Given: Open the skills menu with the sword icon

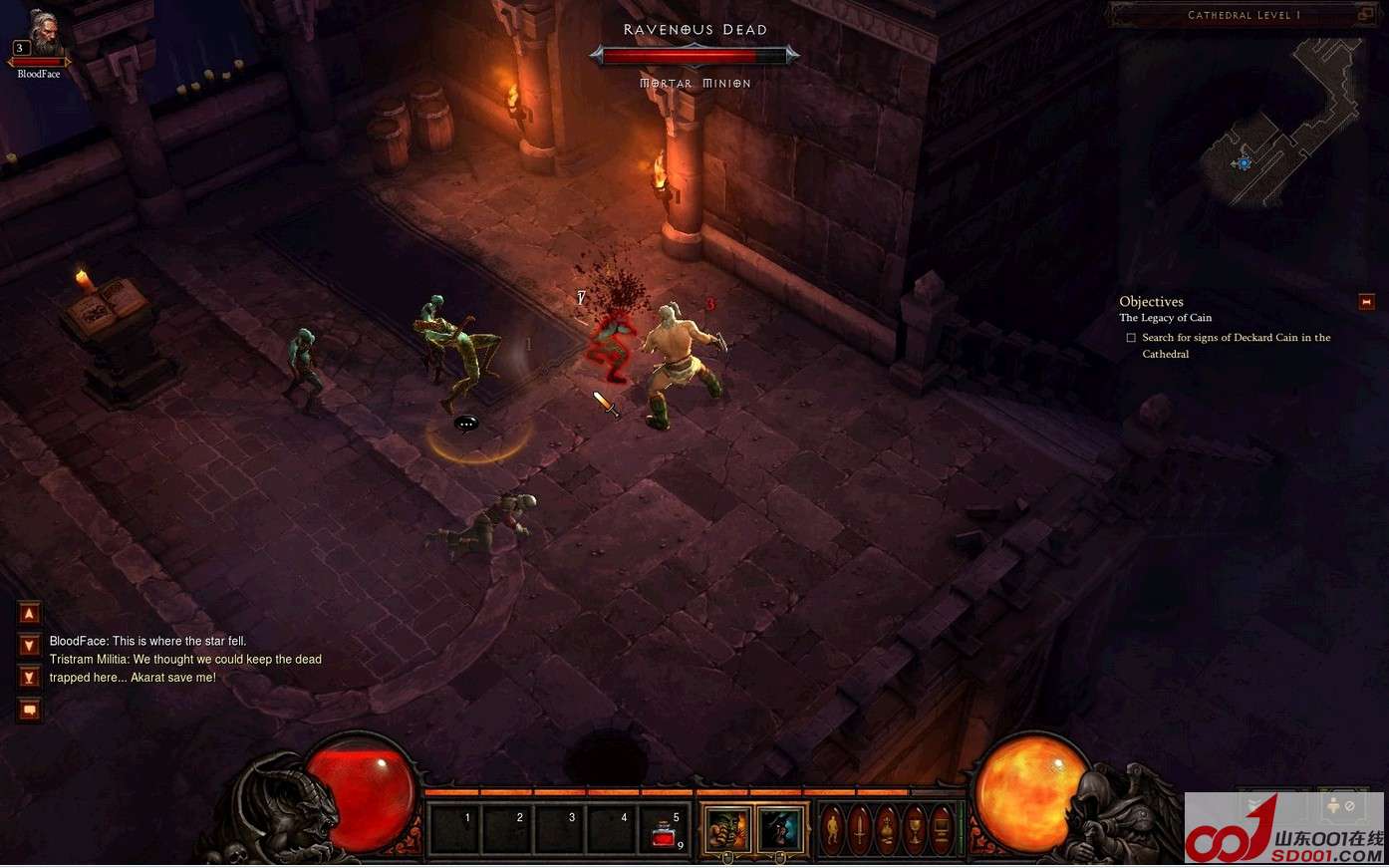Looking at the screenshot, I should click(859, 829).
